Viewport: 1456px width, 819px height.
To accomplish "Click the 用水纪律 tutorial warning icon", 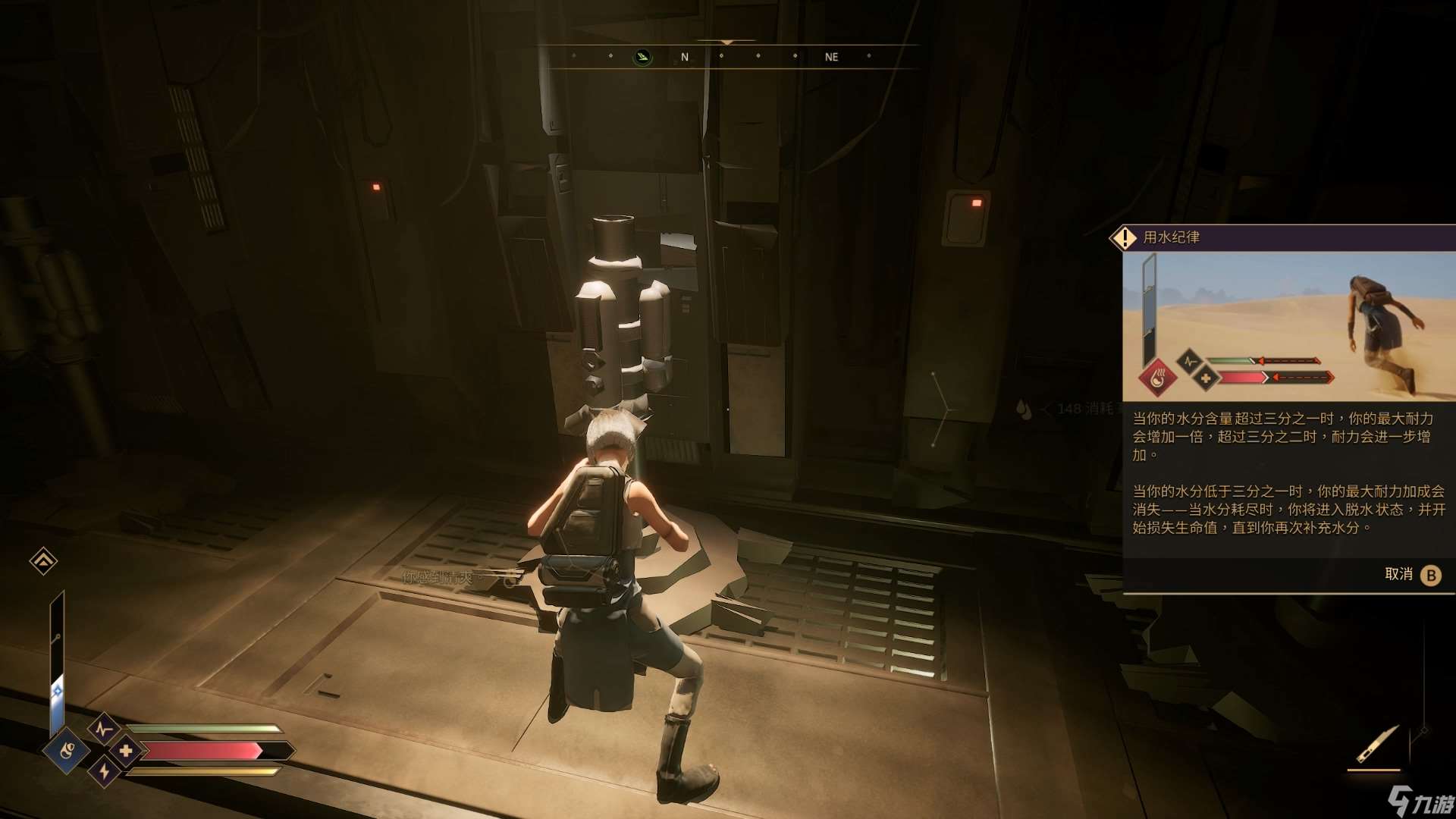I will click(1123, 238).
